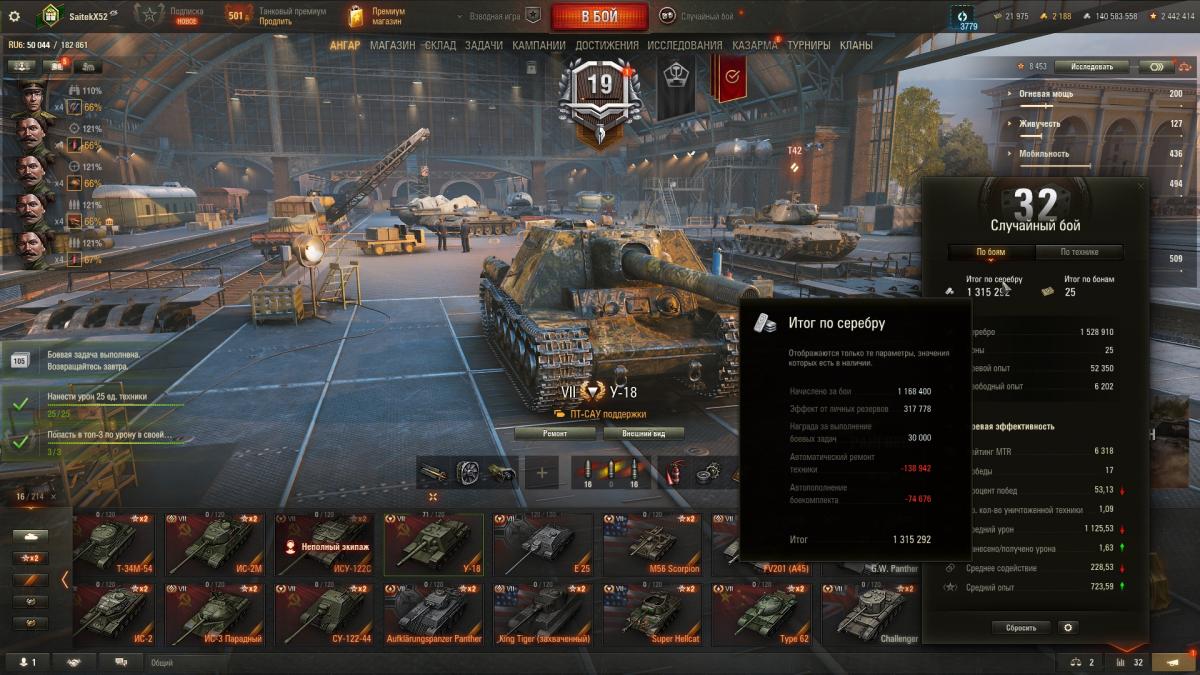The height and width of the screenshot is (675, 1200).
Task: Go to the СКЛАД section
Action: (x=440, y=45)
